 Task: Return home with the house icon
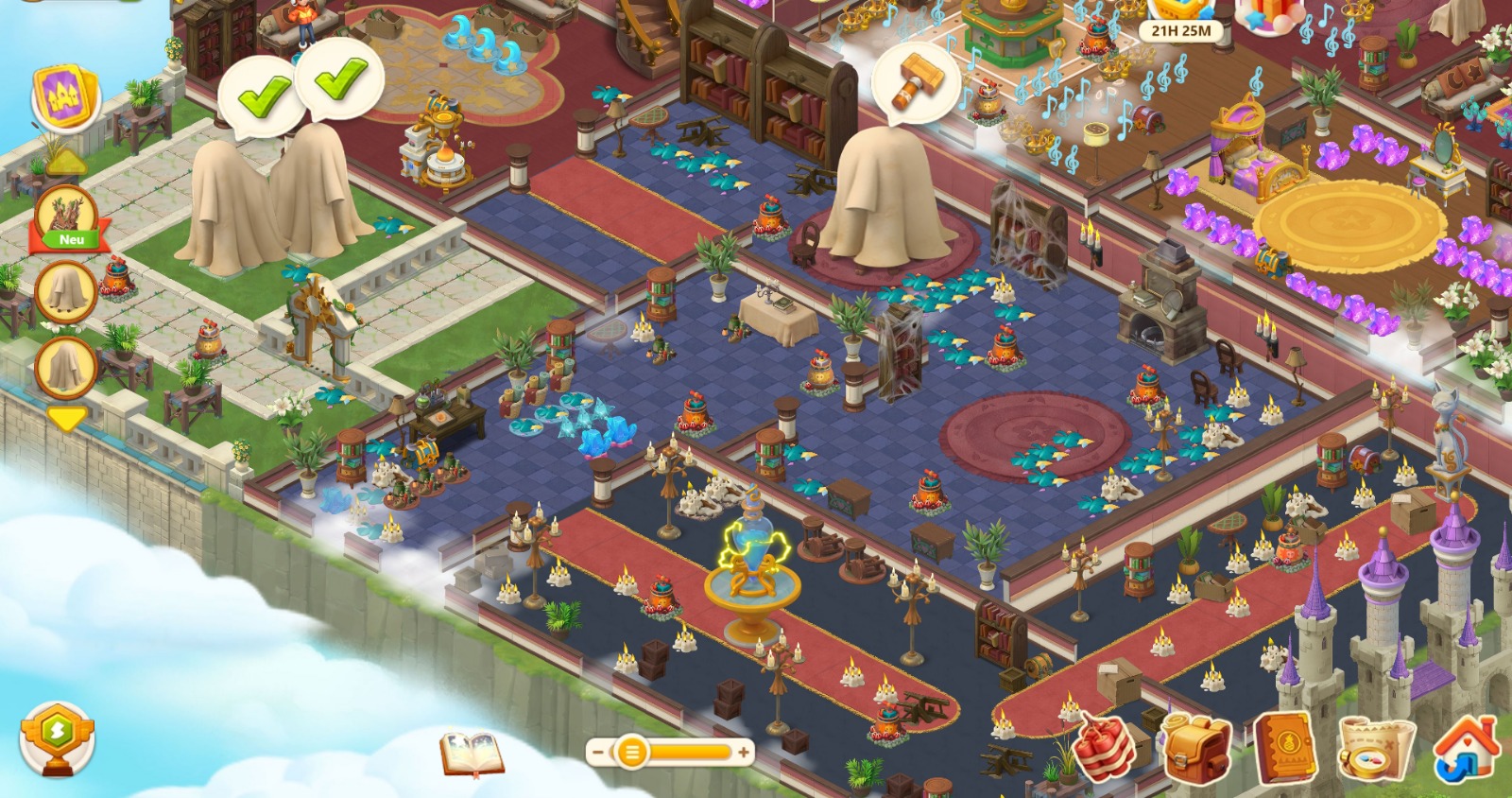[1465, 749]
